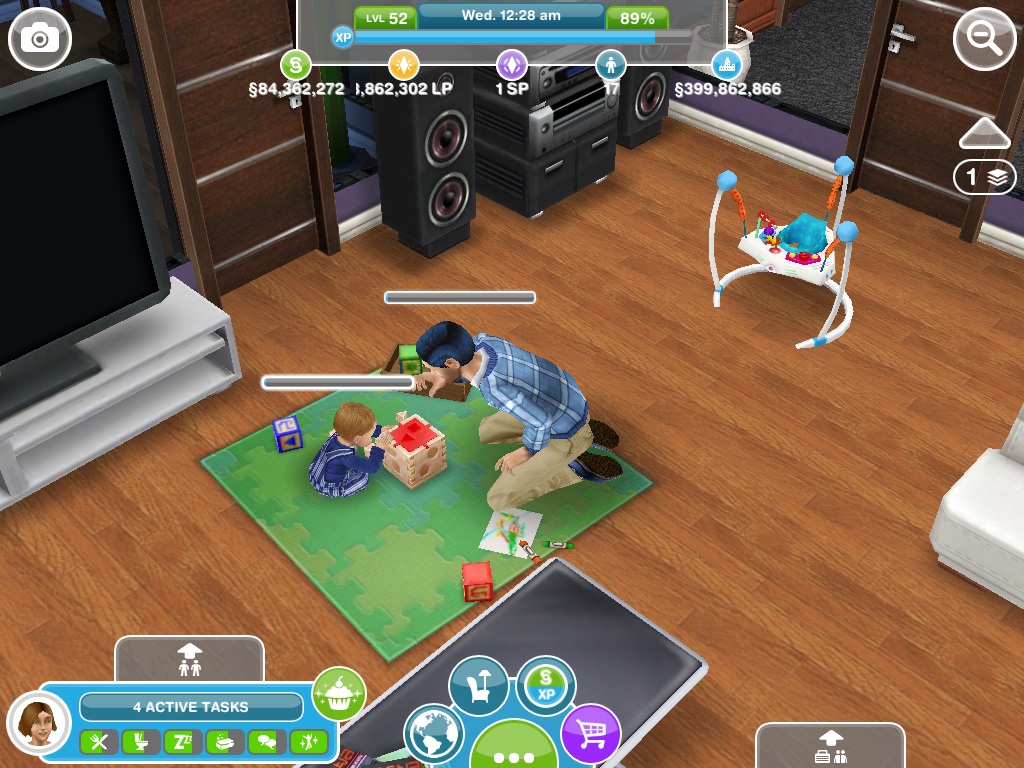This screenshot has height=768, width=1024.
Task: Open the cupcake icon button
Action: 339,693
